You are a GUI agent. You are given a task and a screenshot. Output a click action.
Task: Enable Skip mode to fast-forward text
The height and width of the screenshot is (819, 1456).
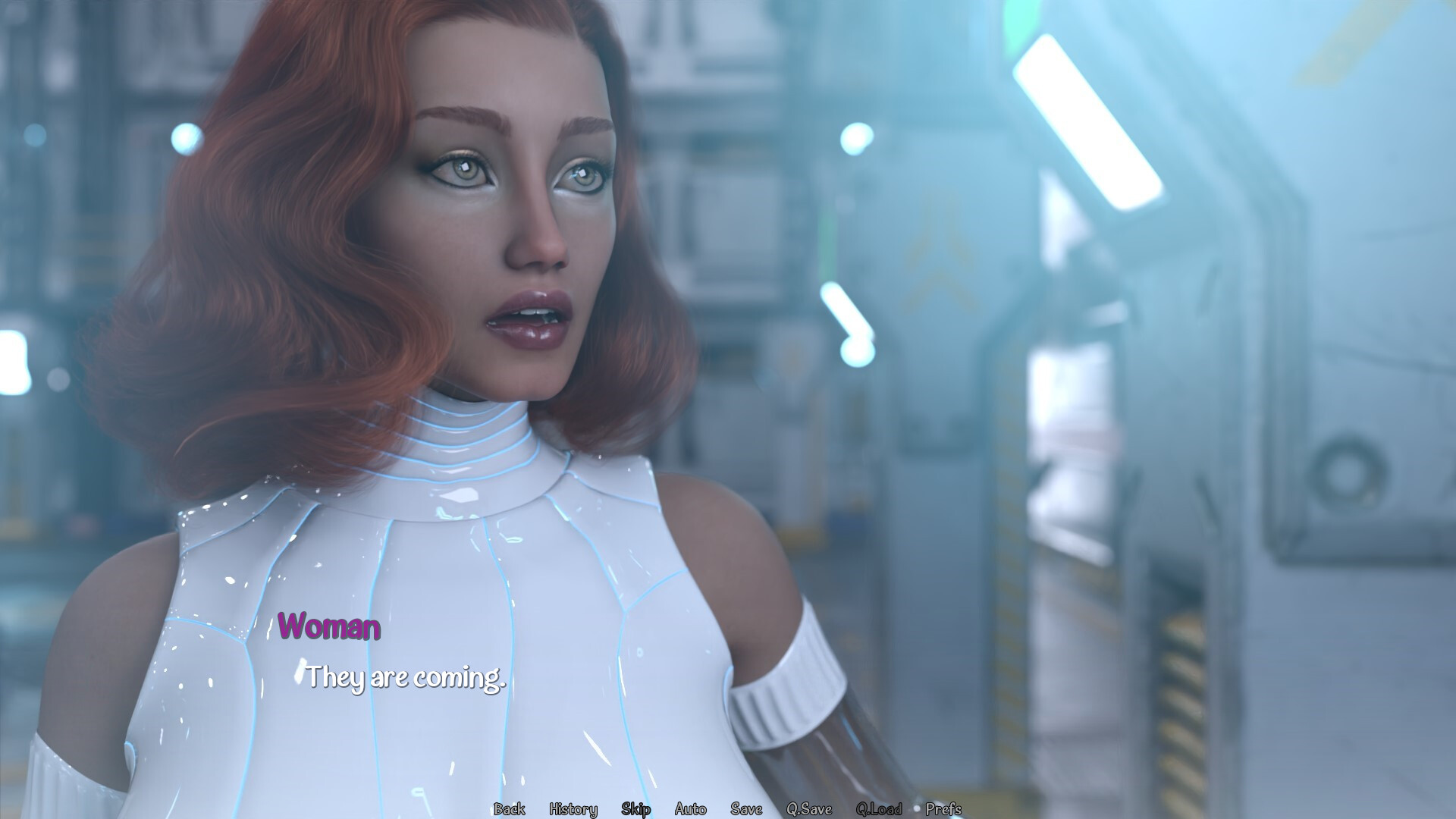click(635, 810)
